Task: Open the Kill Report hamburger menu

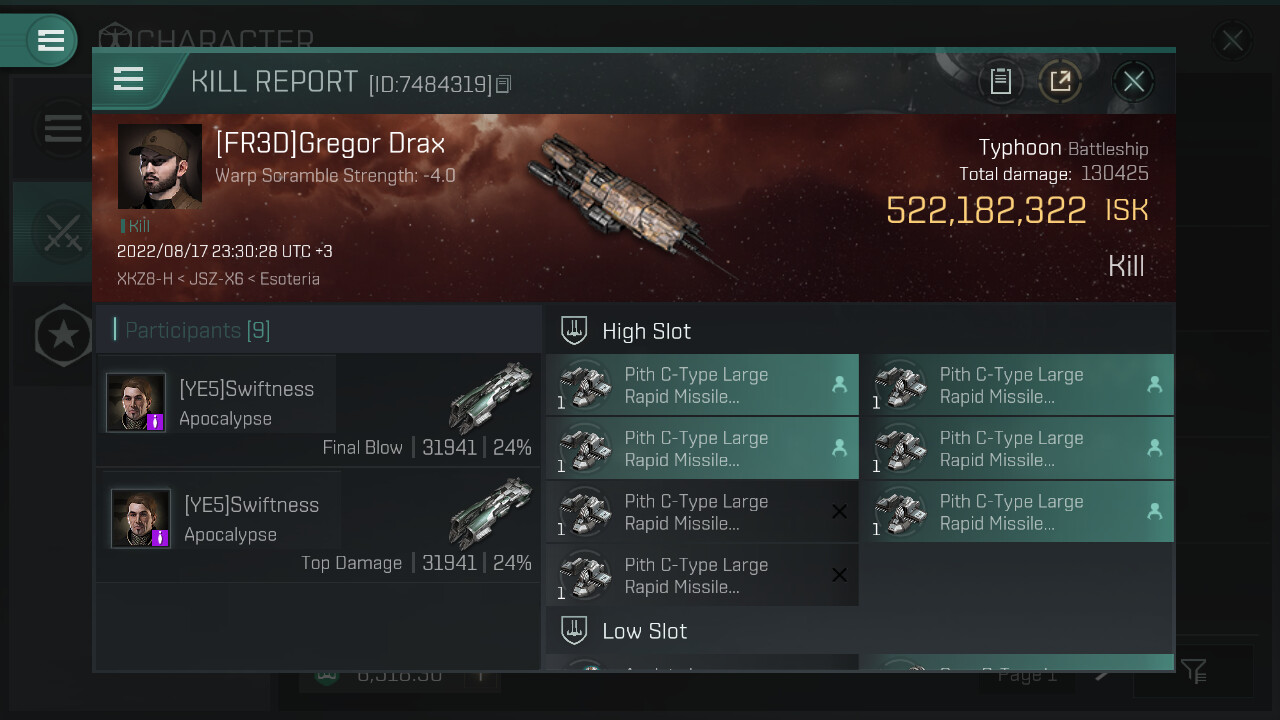Action: (x=129, y=79)
